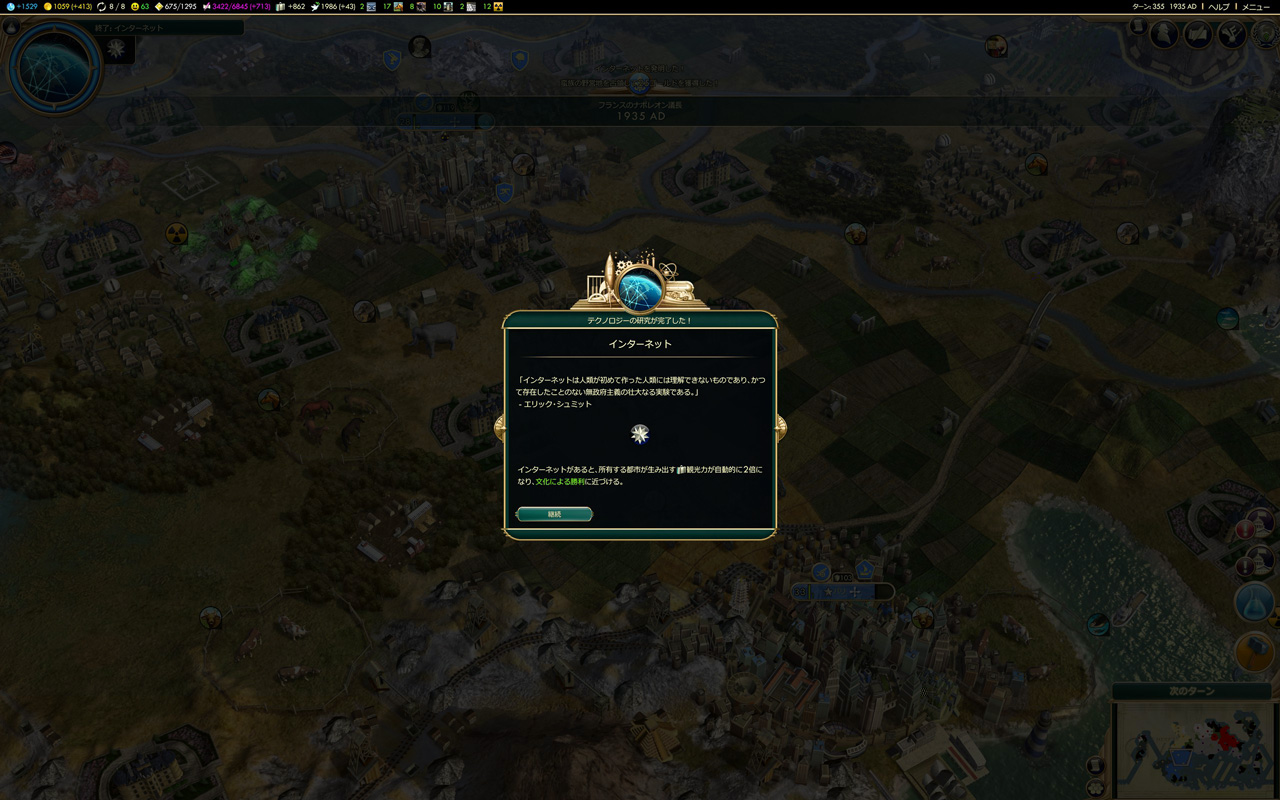Open ヘルプ help from the top bar
The image size is (1280, 800).
1218,7
